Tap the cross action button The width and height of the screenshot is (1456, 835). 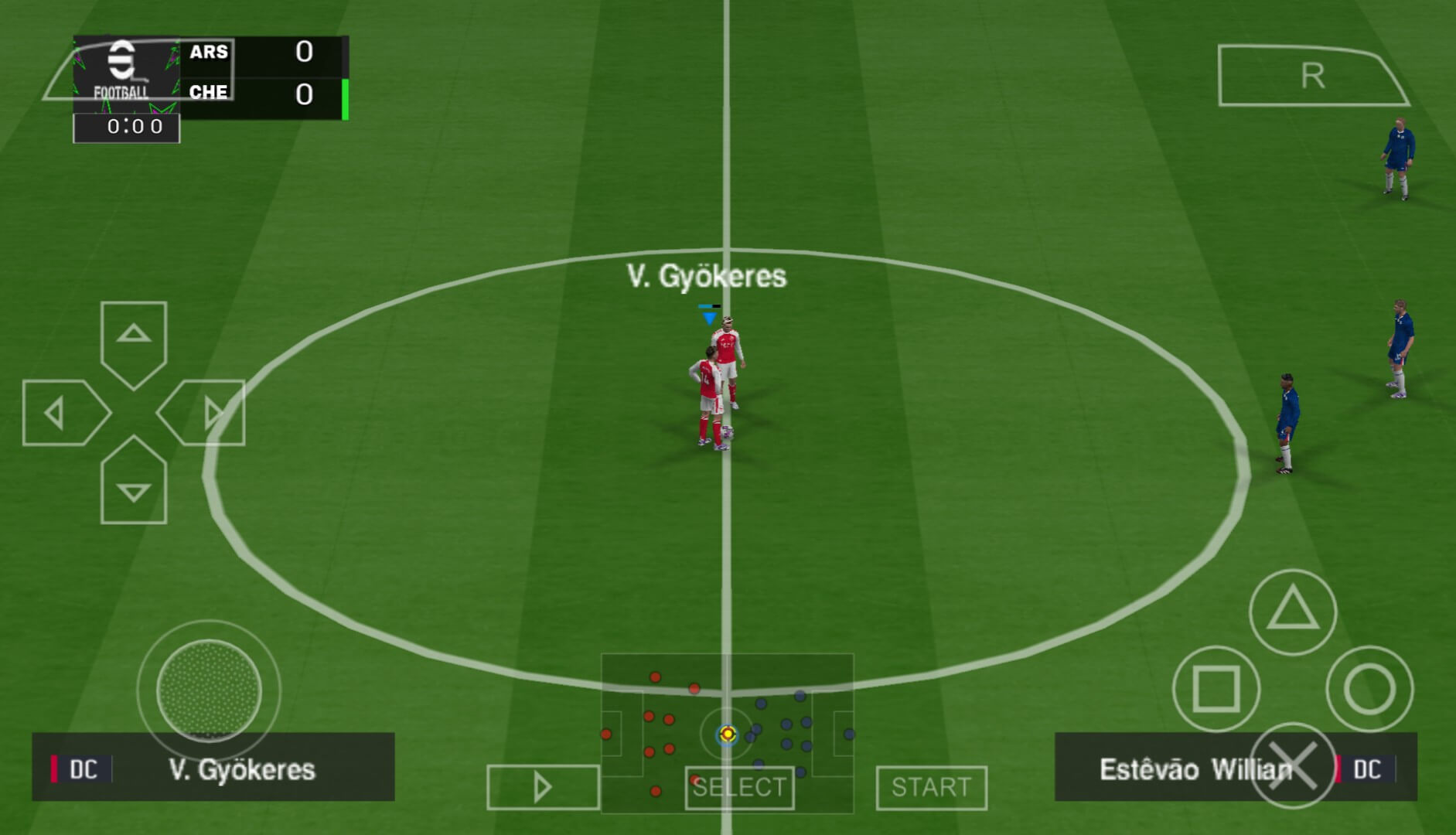click(1292, 765)
